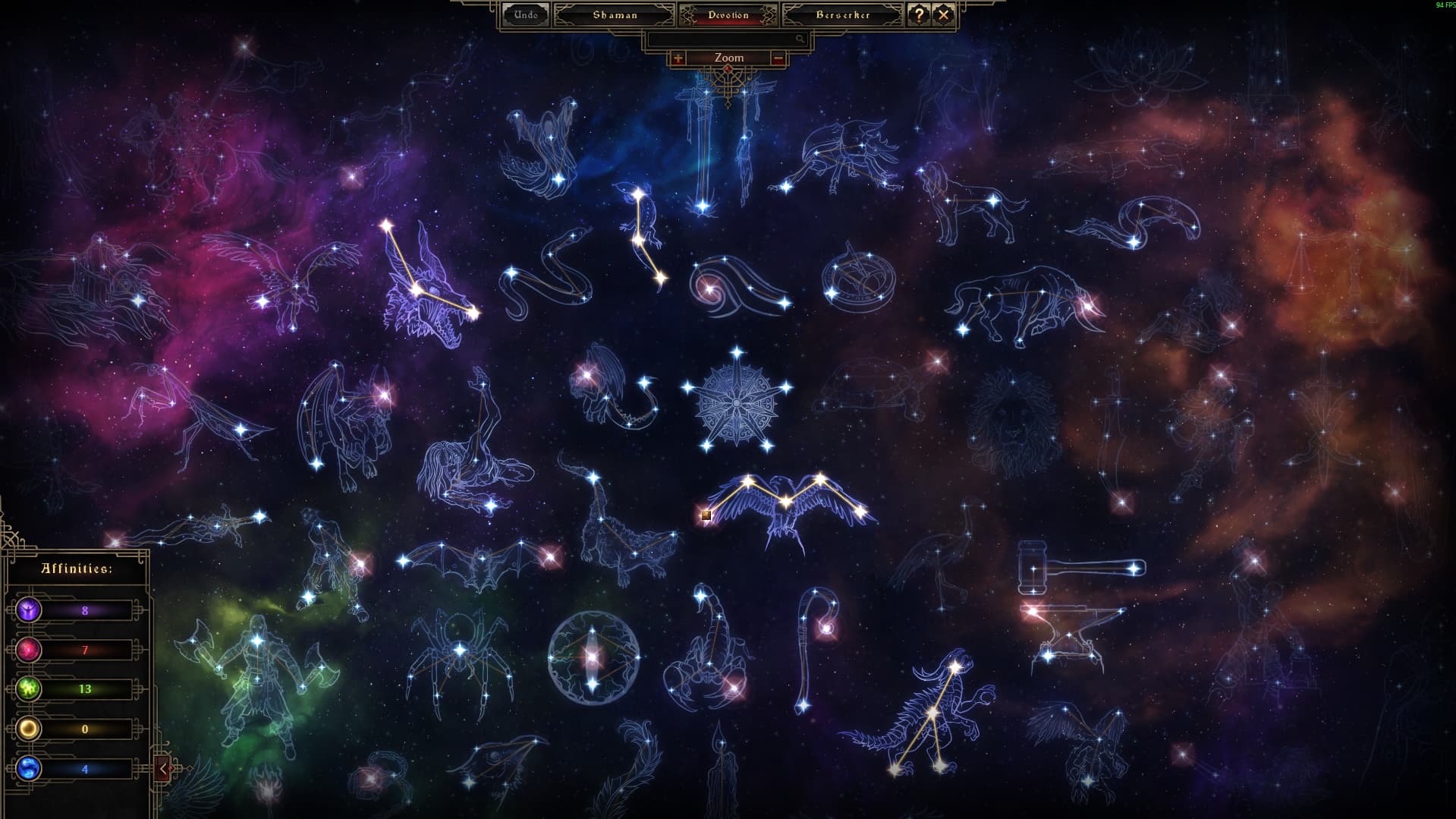The image size is (1456, 819).
Task: Open the question mark help button
Action: 919,14
